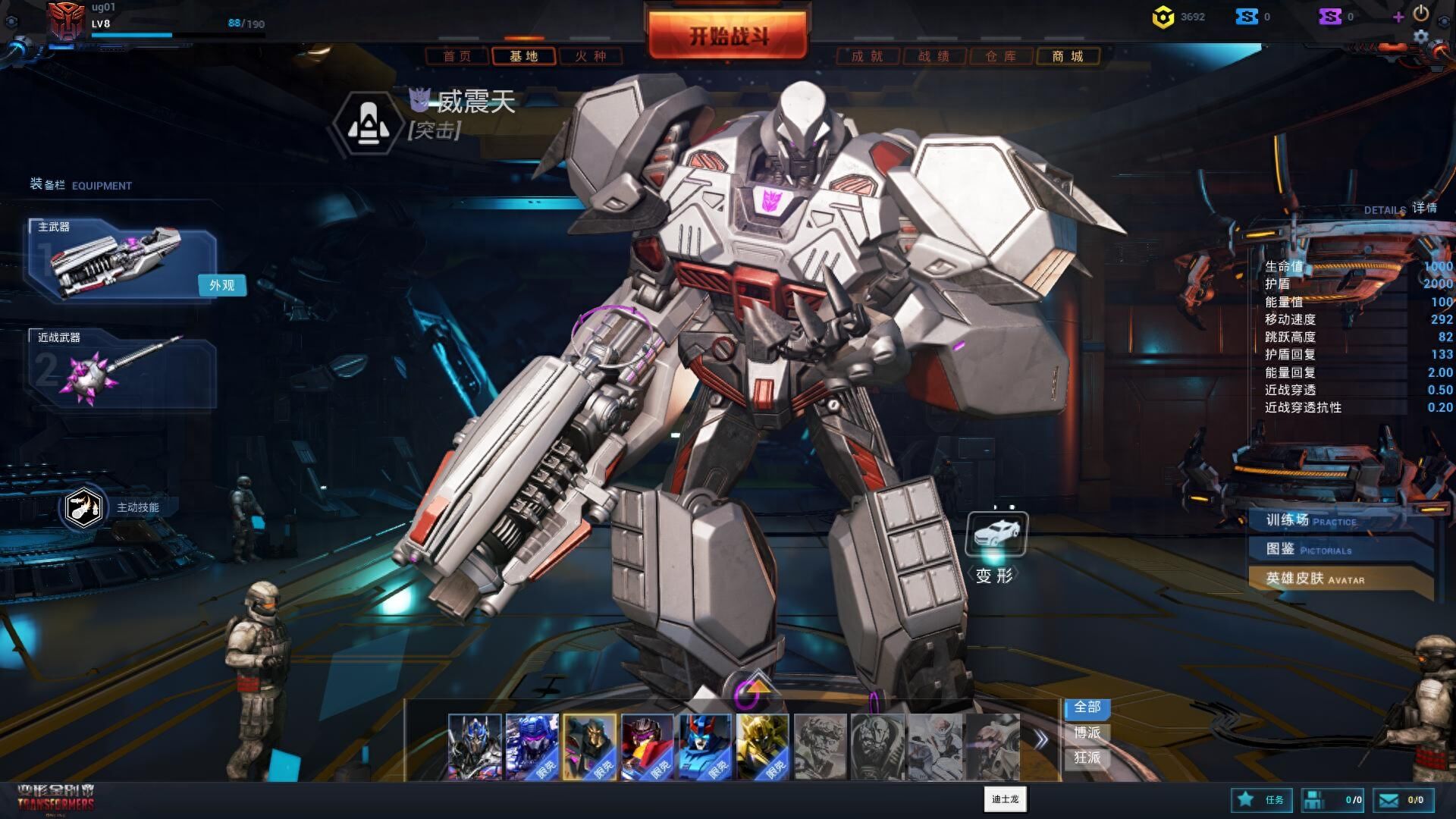Transform using the 变形 car icon
The height and width of the screenshot is (819, 1456).
[x=996, y=534]
